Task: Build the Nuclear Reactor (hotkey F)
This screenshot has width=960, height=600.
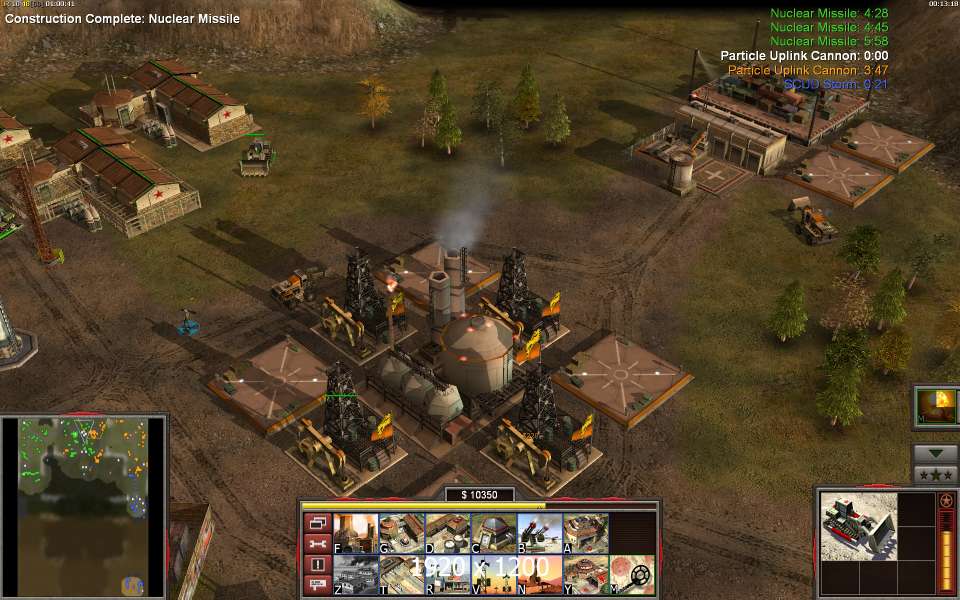Action: tap(355, 533)
